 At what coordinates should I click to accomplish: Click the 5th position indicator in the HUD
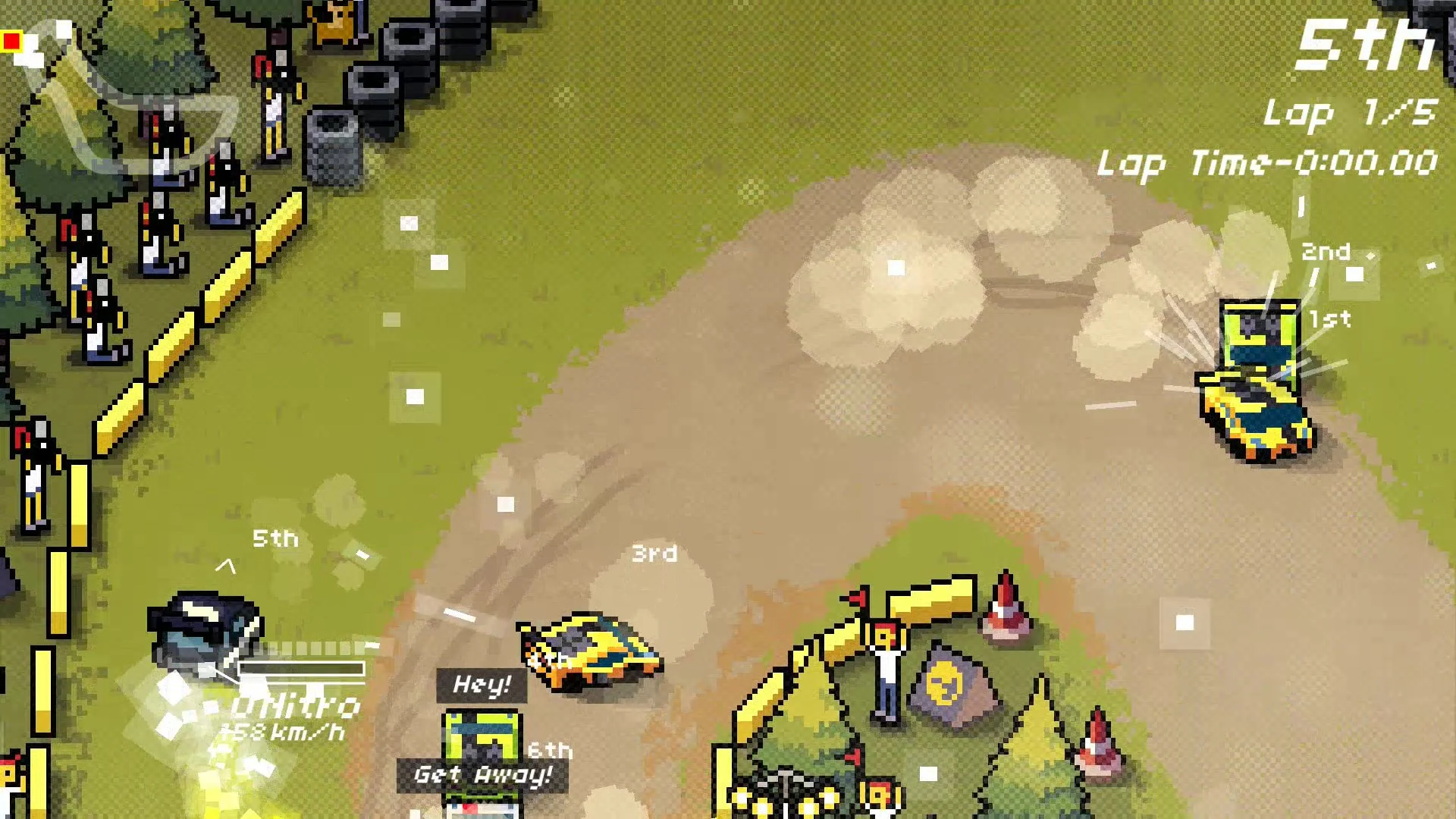pyautogui.click(x=1365, y=45)
